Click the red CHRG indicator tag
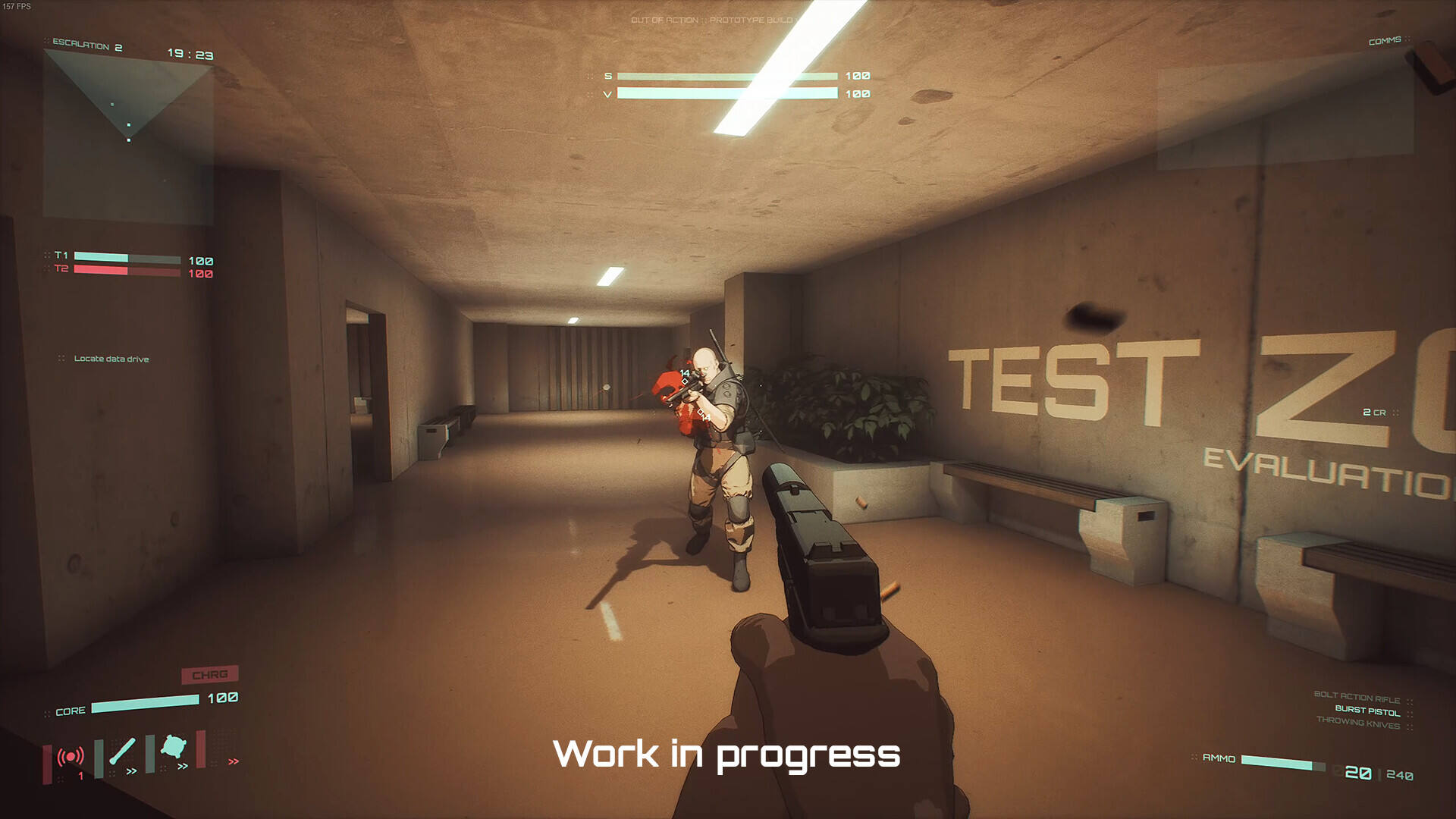1456x819 pixels. point(210,674)
